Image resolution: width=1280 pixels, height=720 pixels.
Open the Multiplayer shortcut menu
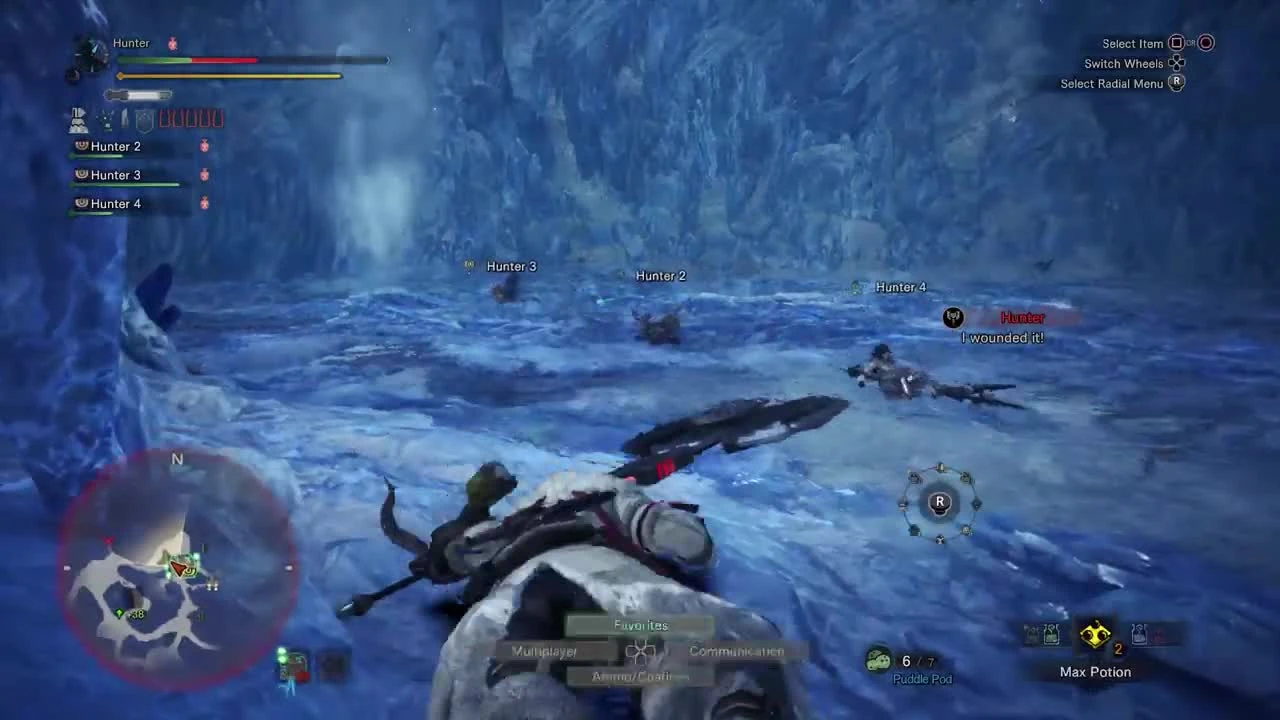click(544, 650)
